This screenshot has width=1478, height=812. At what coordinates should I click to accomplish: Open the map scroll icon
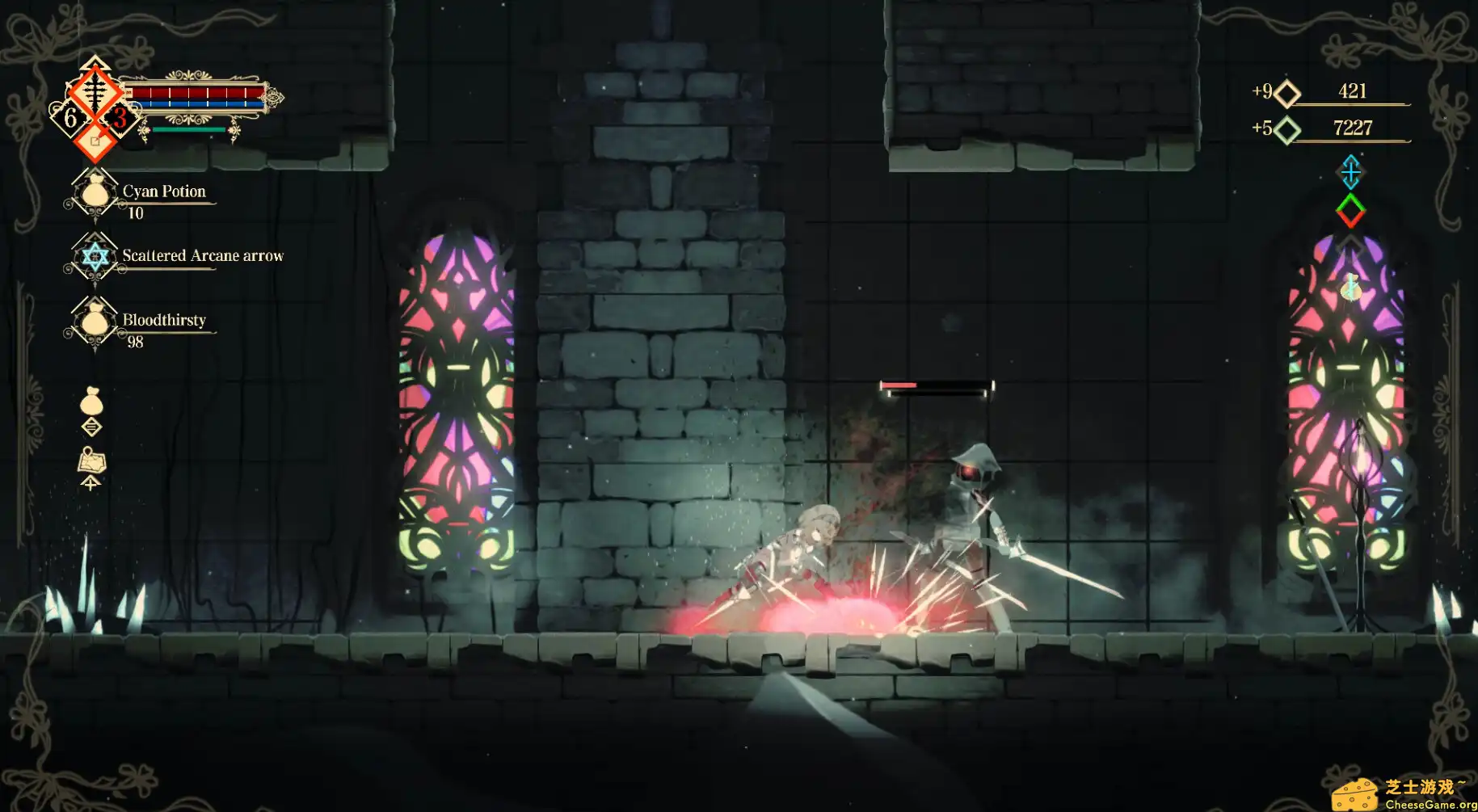(91, 461)
